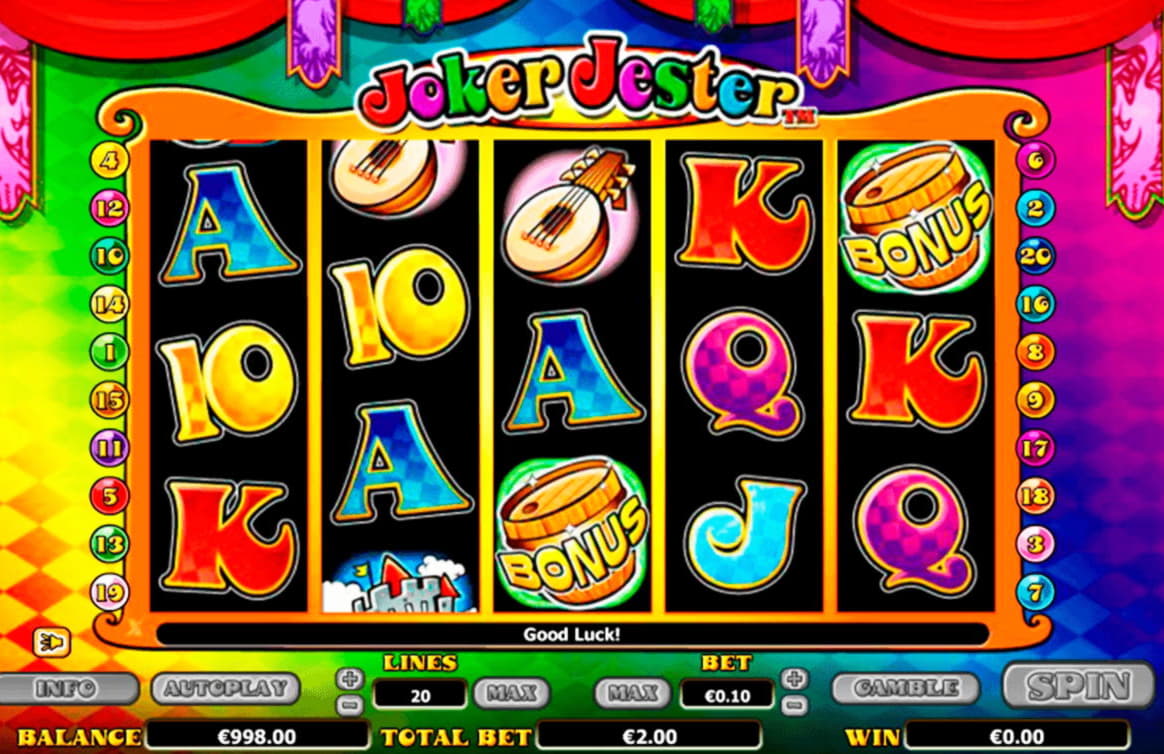Image resolution: width=1164 pixels, height=754 pixels.
Task: Set lines to MAX
Action: pos(511,692)
